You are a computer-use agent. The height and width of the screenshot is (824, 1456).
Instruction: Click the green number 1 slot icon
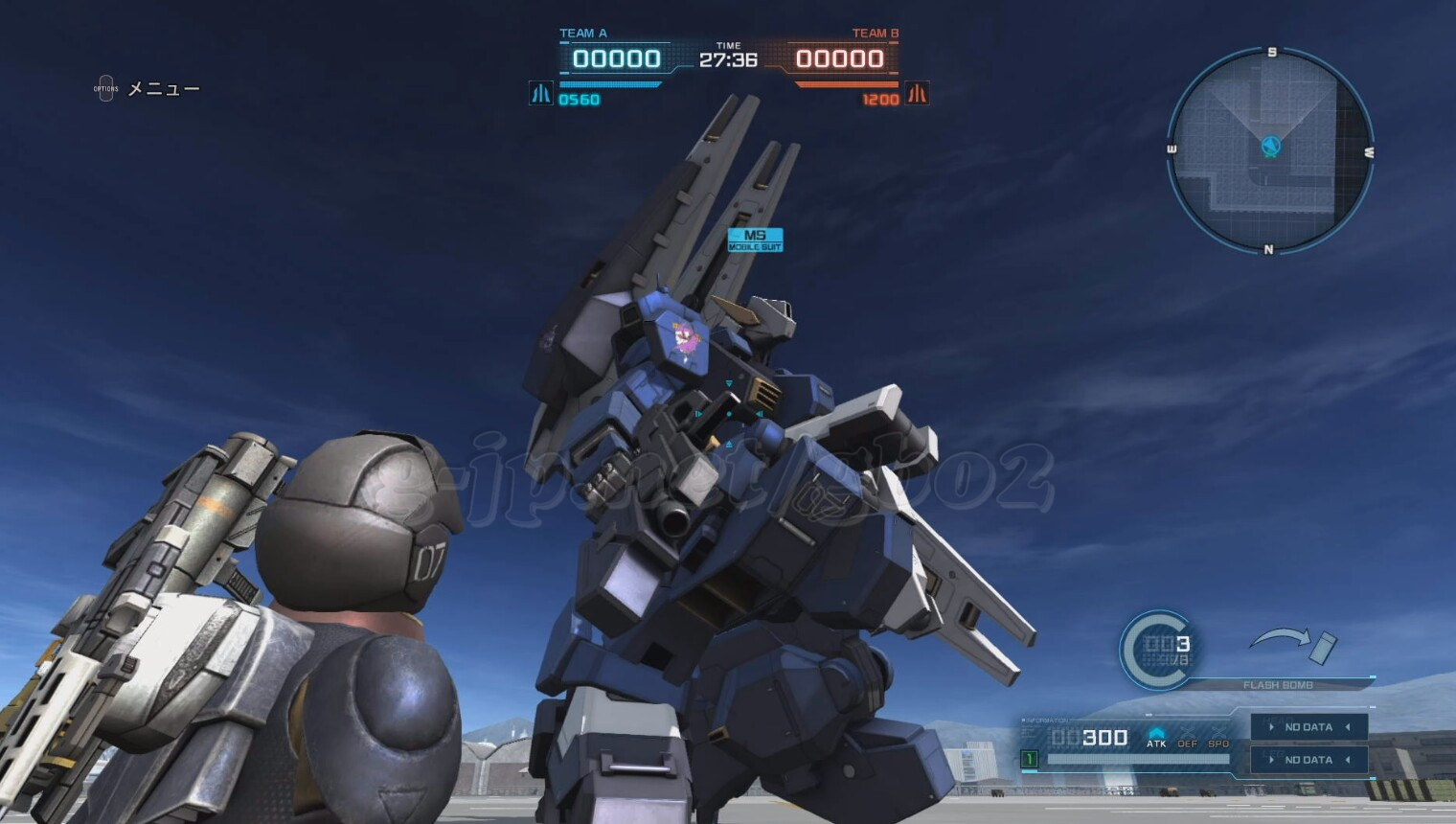1030,760
